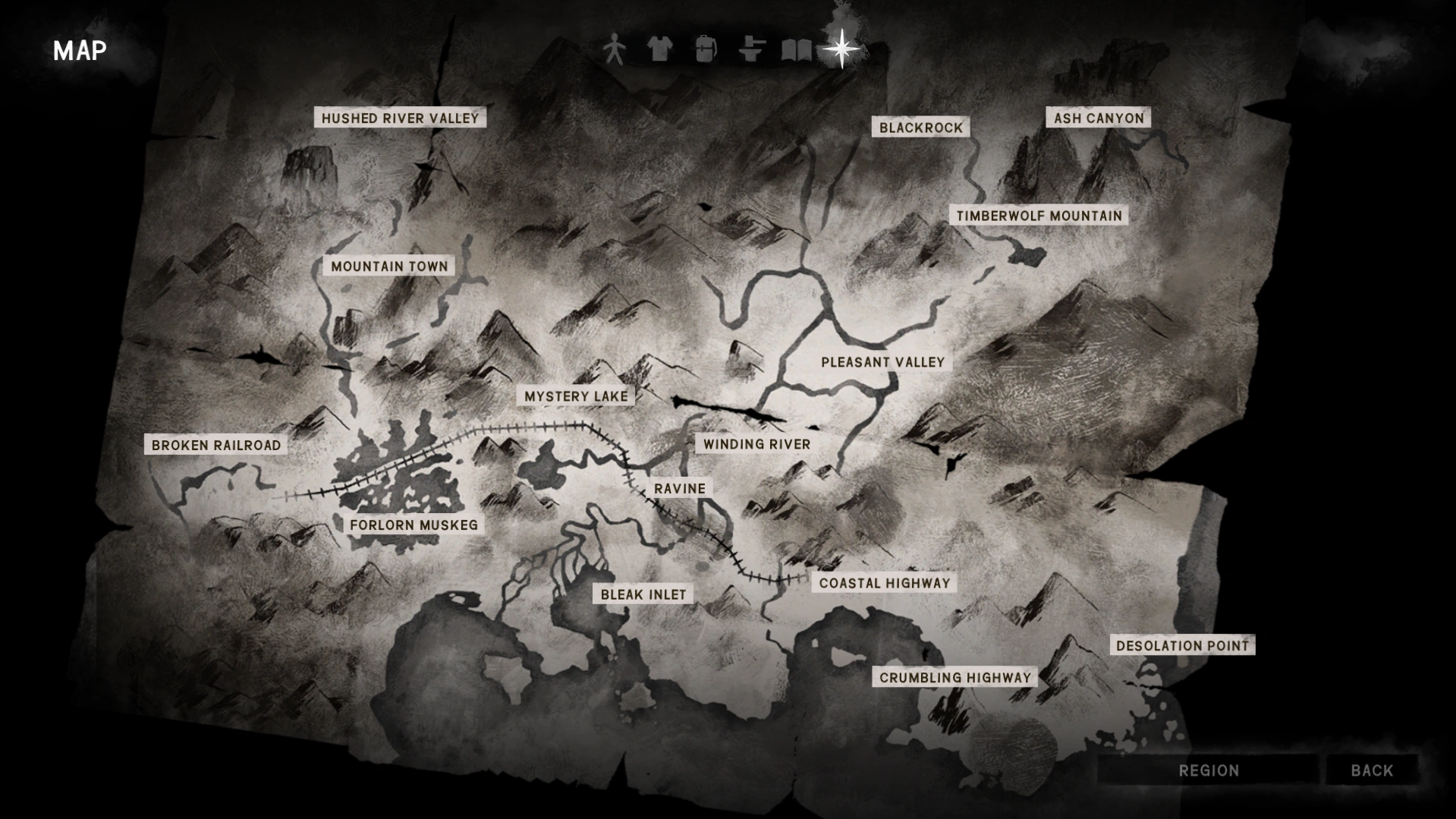Image resolution: width=1456 pixels, height=819 pixels.
Task: Select the Clothing shirt icon
Action: tap(660, 48)
